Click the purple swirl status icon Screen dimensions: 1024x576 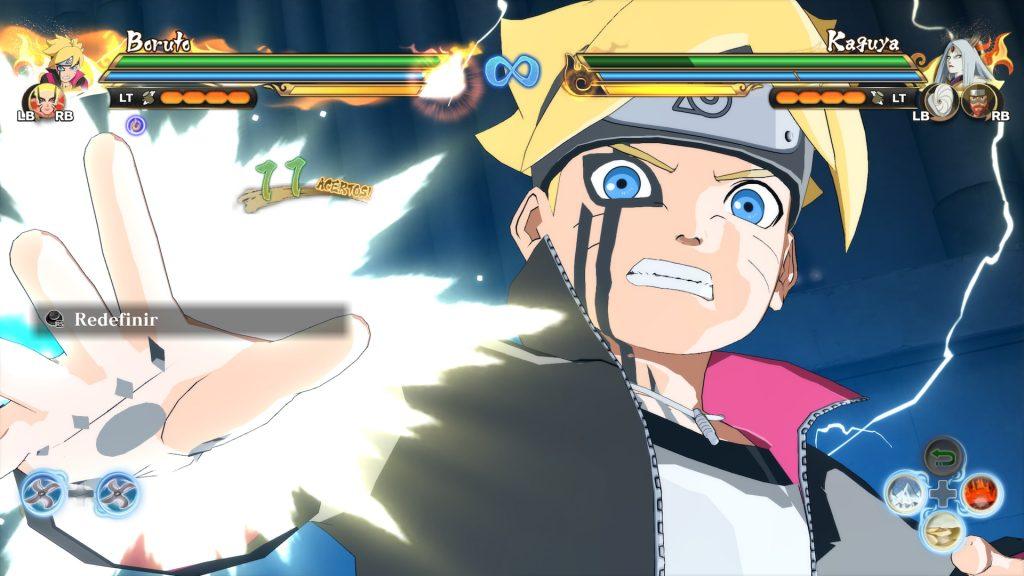pyautogui.click(x=136, y=124)
